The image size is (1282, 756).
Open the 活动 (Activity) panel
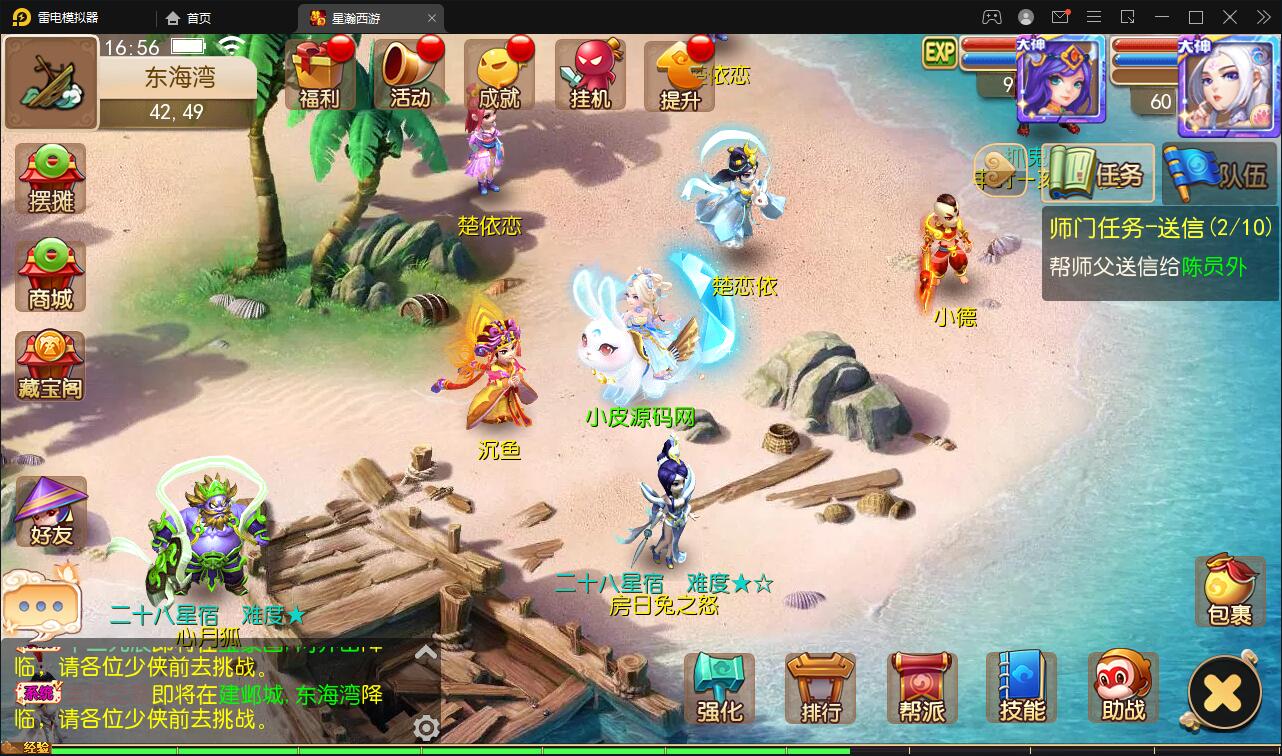tap(409, 75)
